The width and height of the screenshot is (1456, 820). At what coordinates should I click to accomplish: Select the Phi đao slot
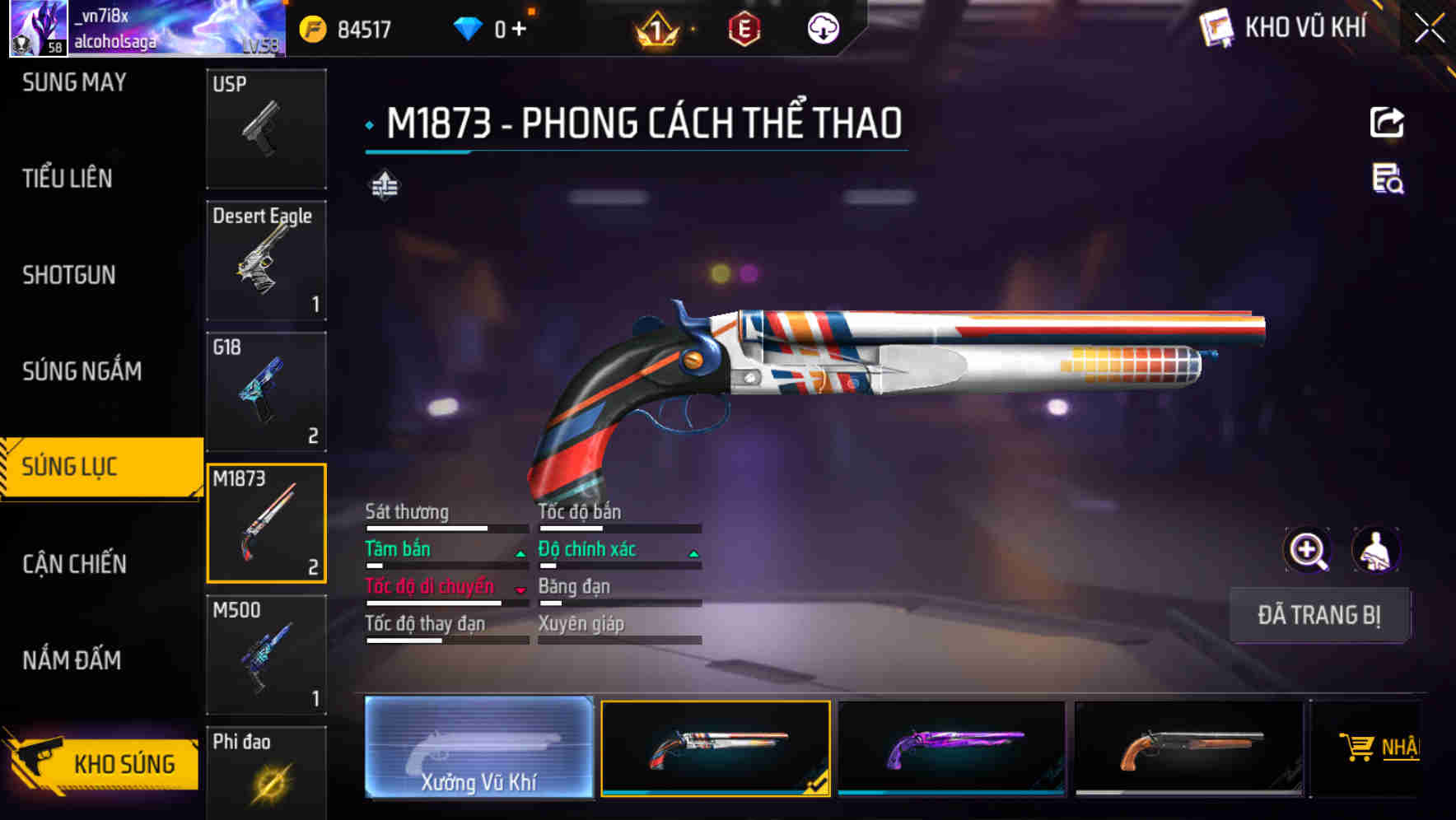266,772
